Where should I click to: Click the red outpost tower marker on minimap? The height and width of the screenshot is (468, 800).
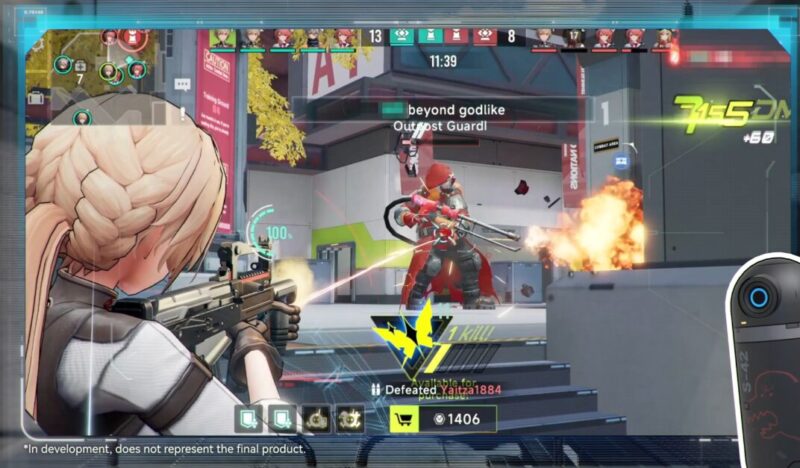133,38
